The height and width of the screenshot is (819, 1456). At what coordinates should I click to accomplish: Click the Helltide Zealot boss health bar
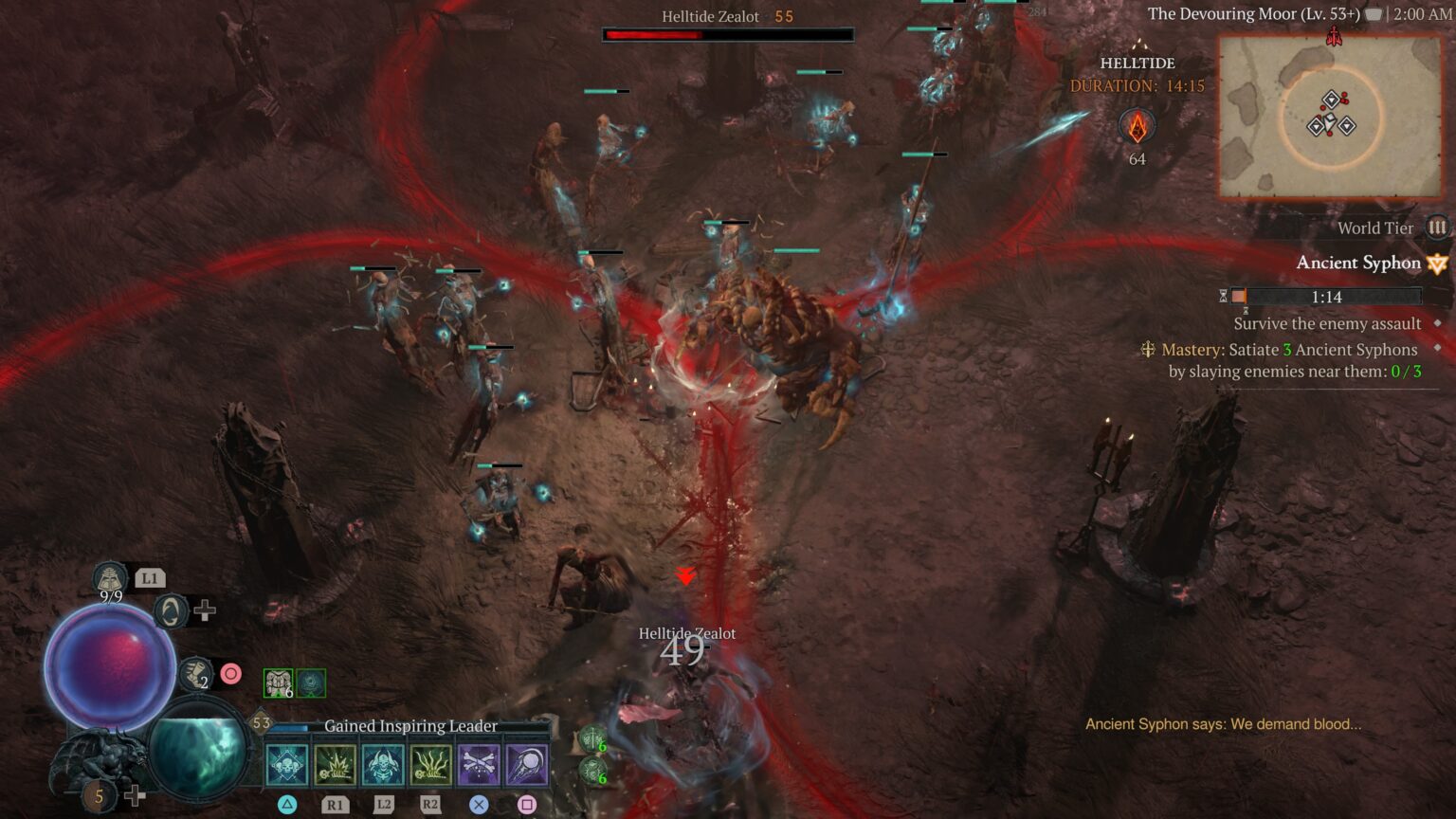(728, 34)
